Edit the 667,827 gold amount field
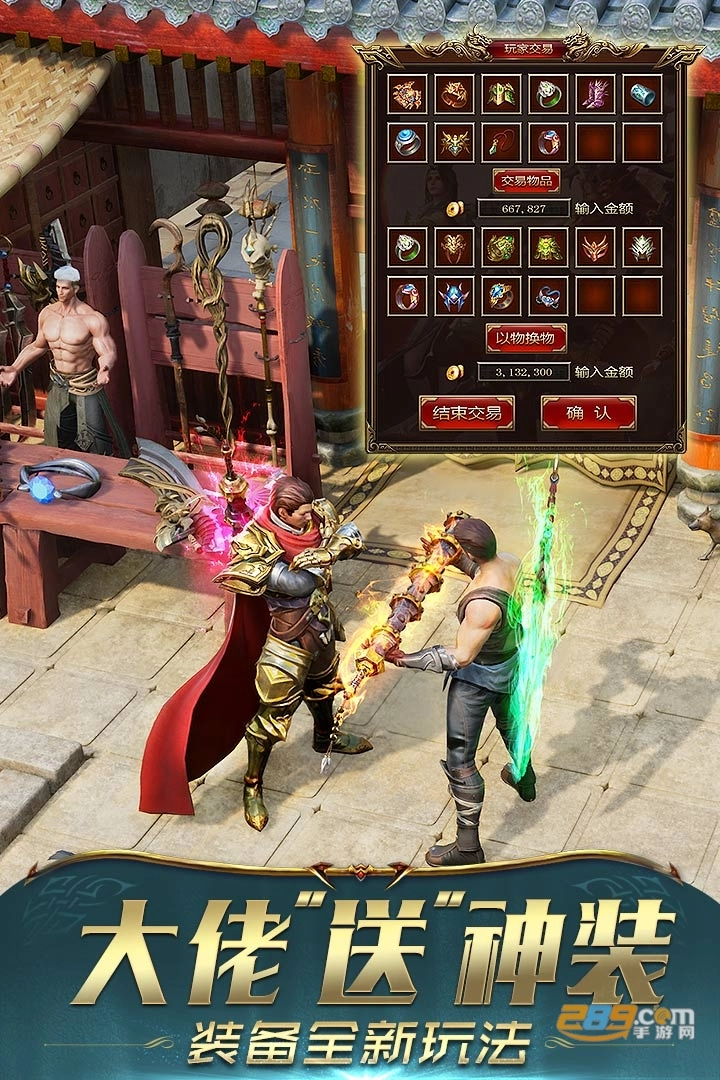This screenshot has width=720, height=1080. coord(524,209)
